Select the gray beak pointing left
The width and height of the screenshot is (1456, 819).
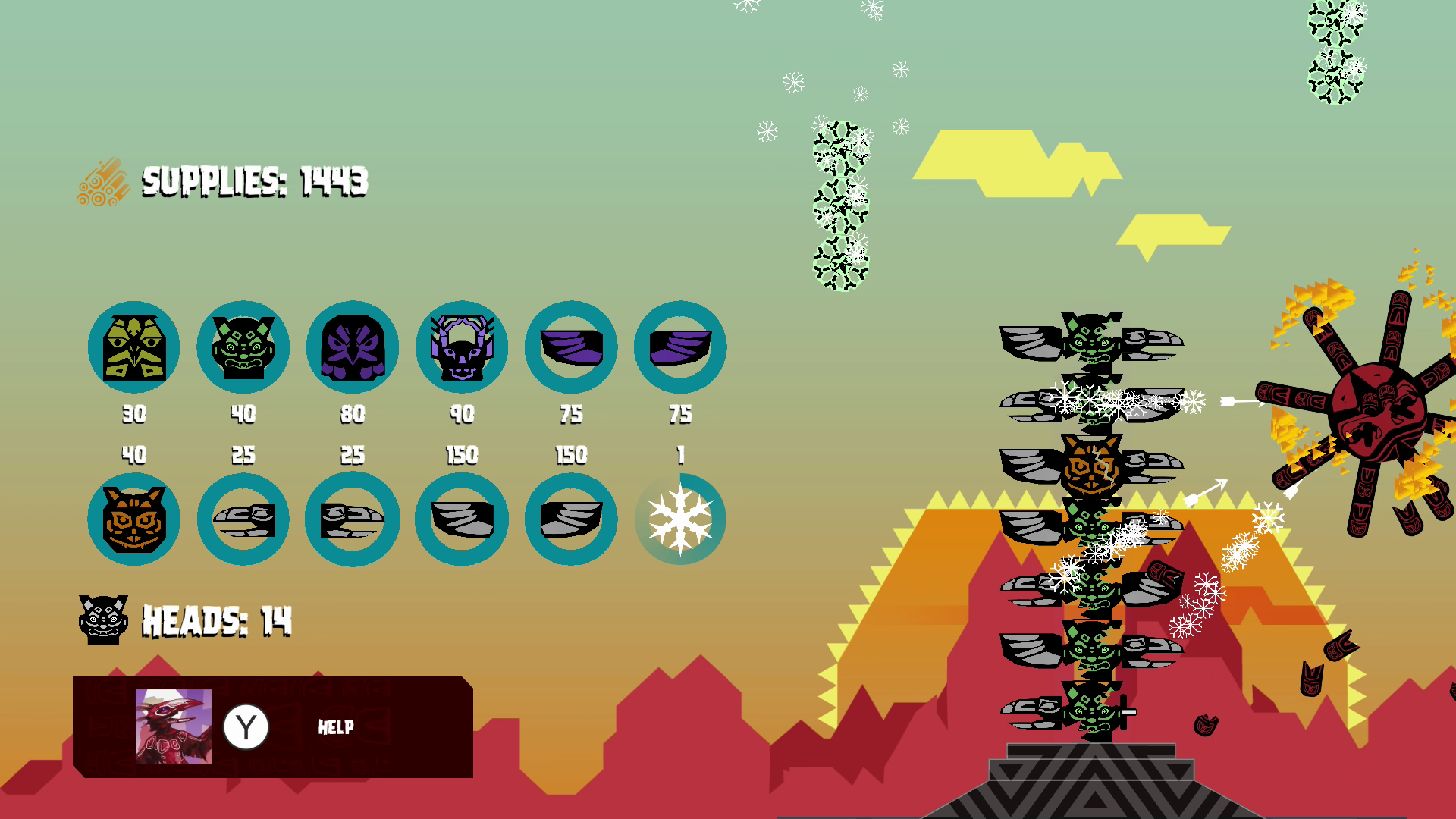pos(243,519)
